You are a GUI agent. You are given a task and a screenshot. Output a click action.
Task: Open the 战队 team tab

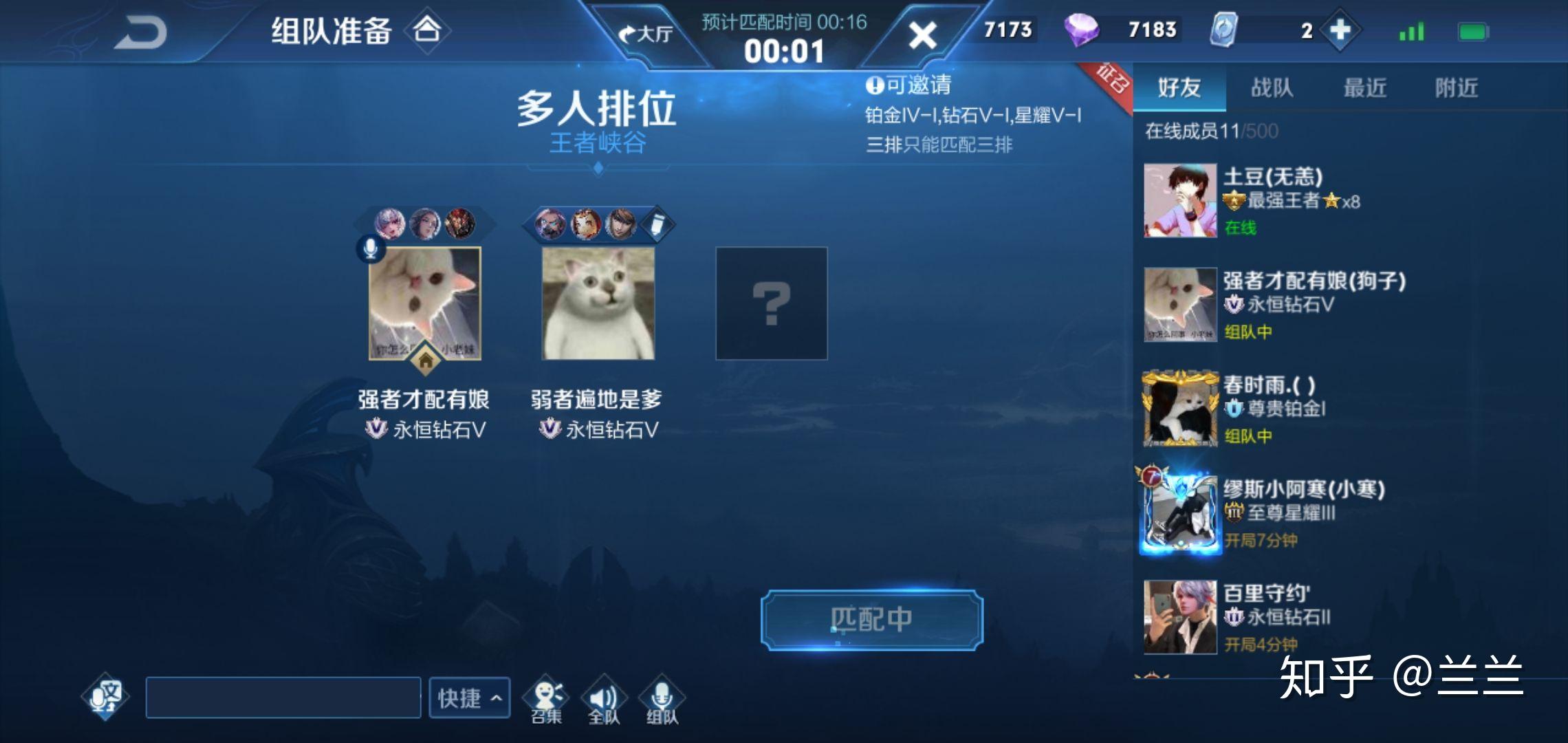(1272, 87)
